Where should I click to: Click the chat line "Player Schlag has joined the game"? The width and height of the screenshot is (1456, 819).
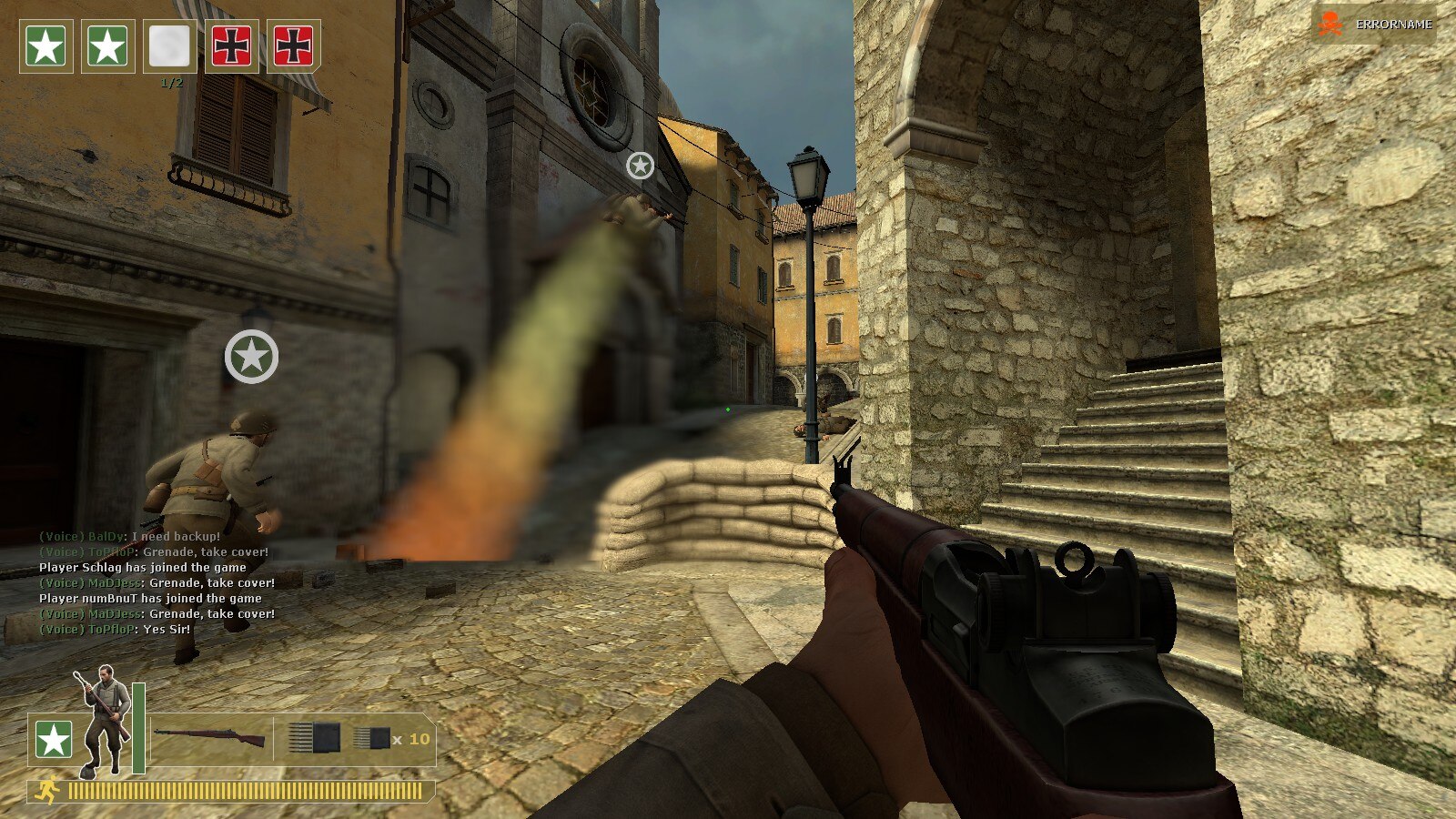click(143, 568)
